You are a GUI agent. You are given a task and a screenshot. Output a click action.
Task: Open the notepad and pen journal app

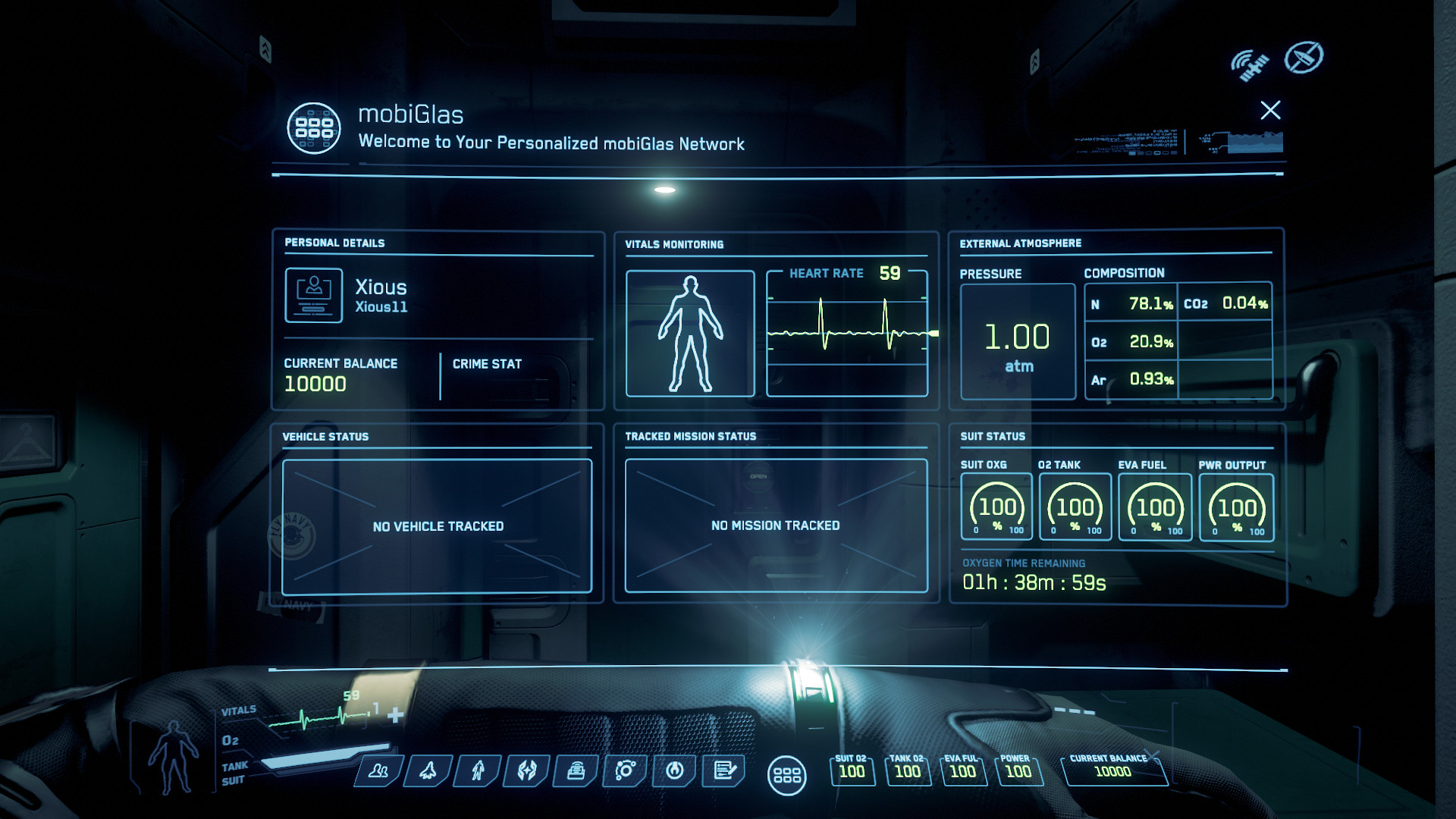tap(724, 771)
